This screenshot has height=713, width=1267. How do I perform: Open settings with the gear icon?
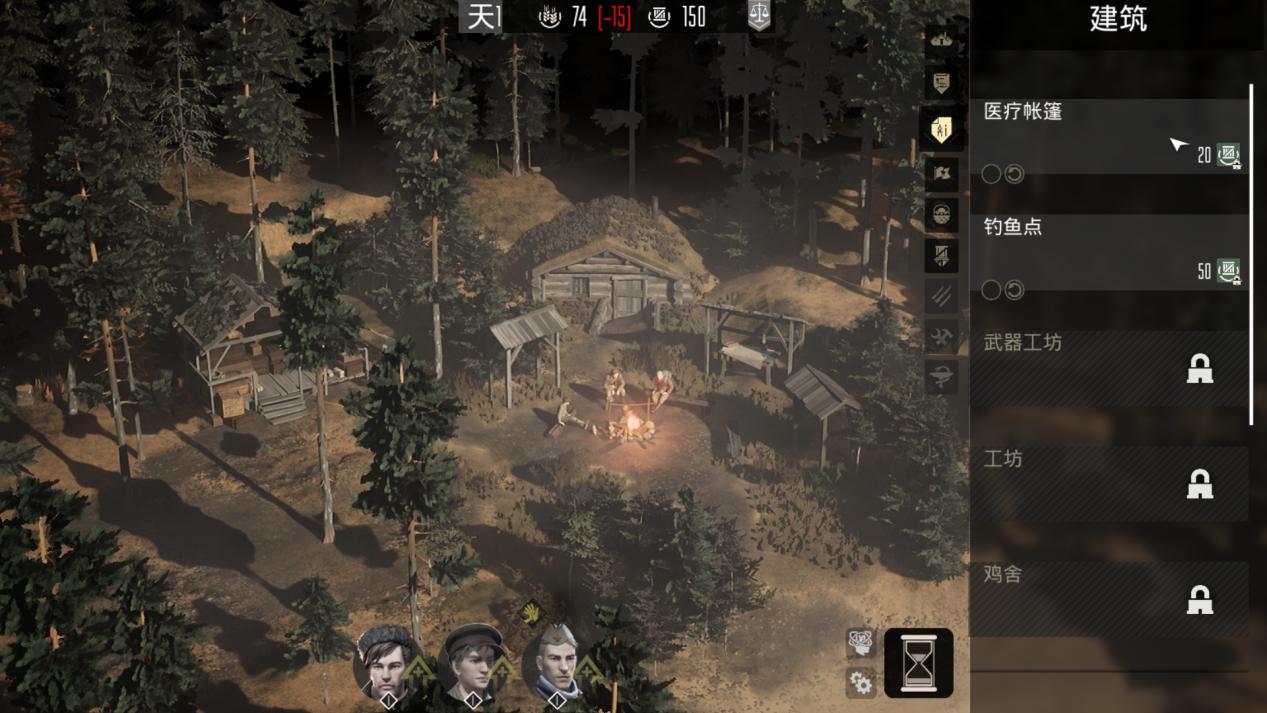coord(860,683)
